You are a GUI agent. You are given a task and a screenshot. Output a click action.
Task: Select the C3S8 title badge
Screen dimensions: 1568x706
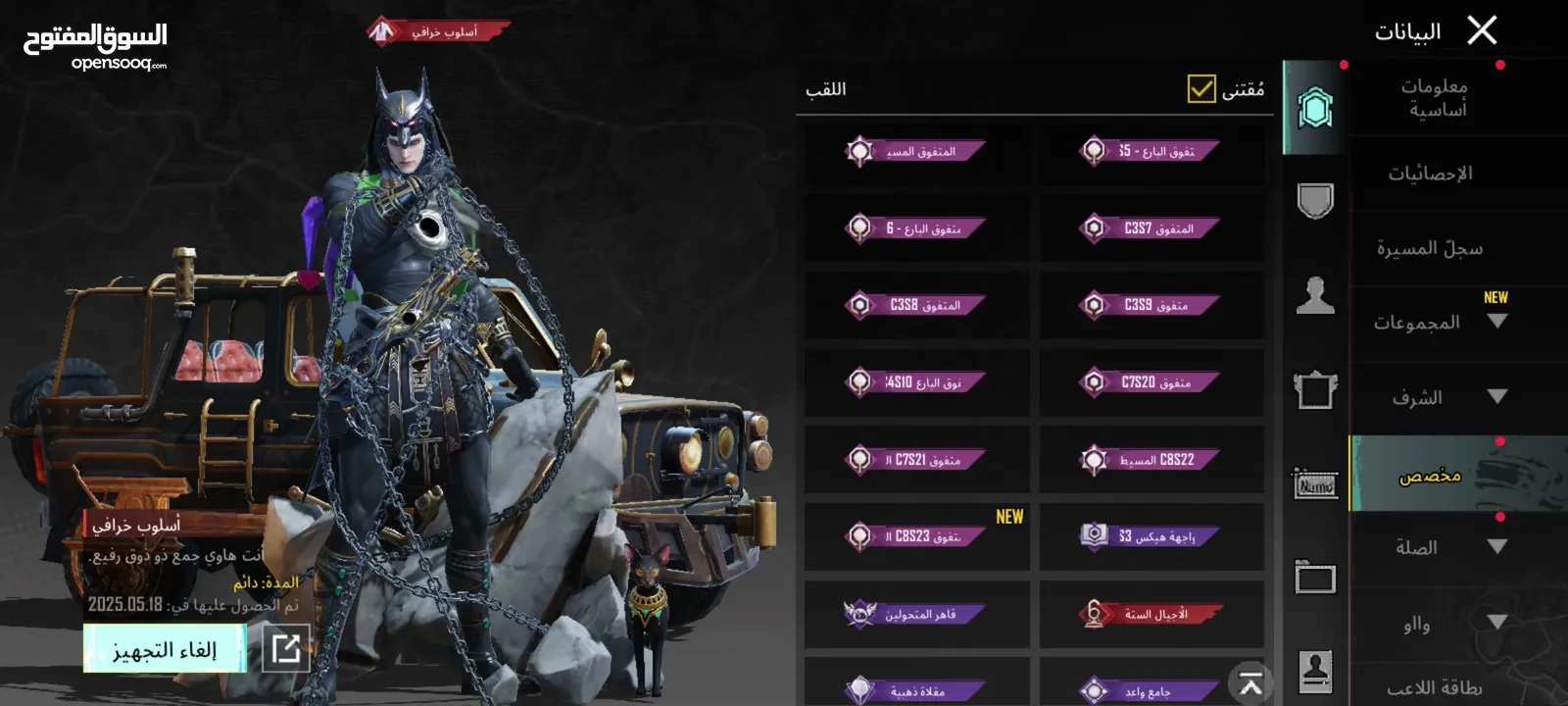(916, 305)
